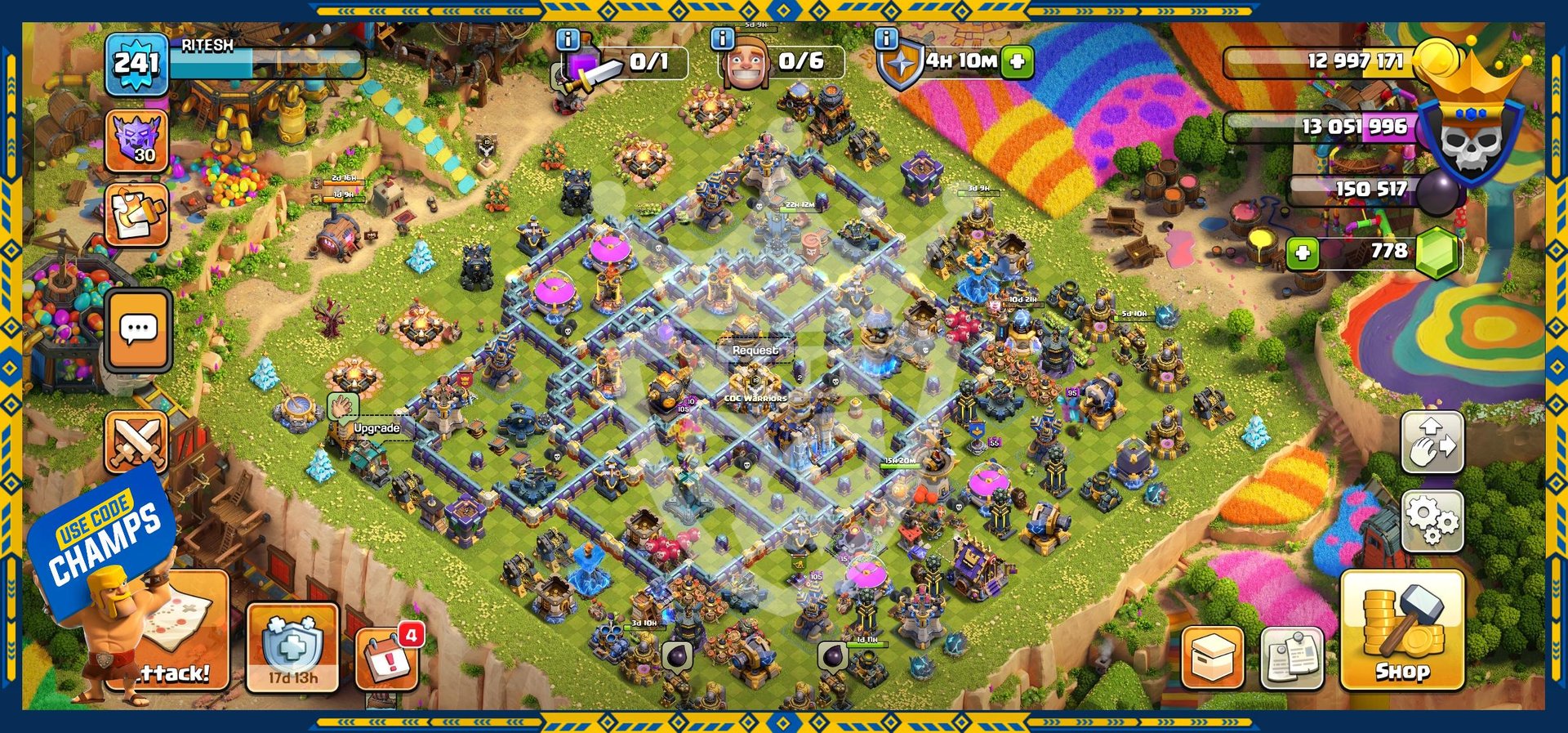Open the layout editor hand button
Screen dimensions: 1568x733
(x=1432, y=442)
